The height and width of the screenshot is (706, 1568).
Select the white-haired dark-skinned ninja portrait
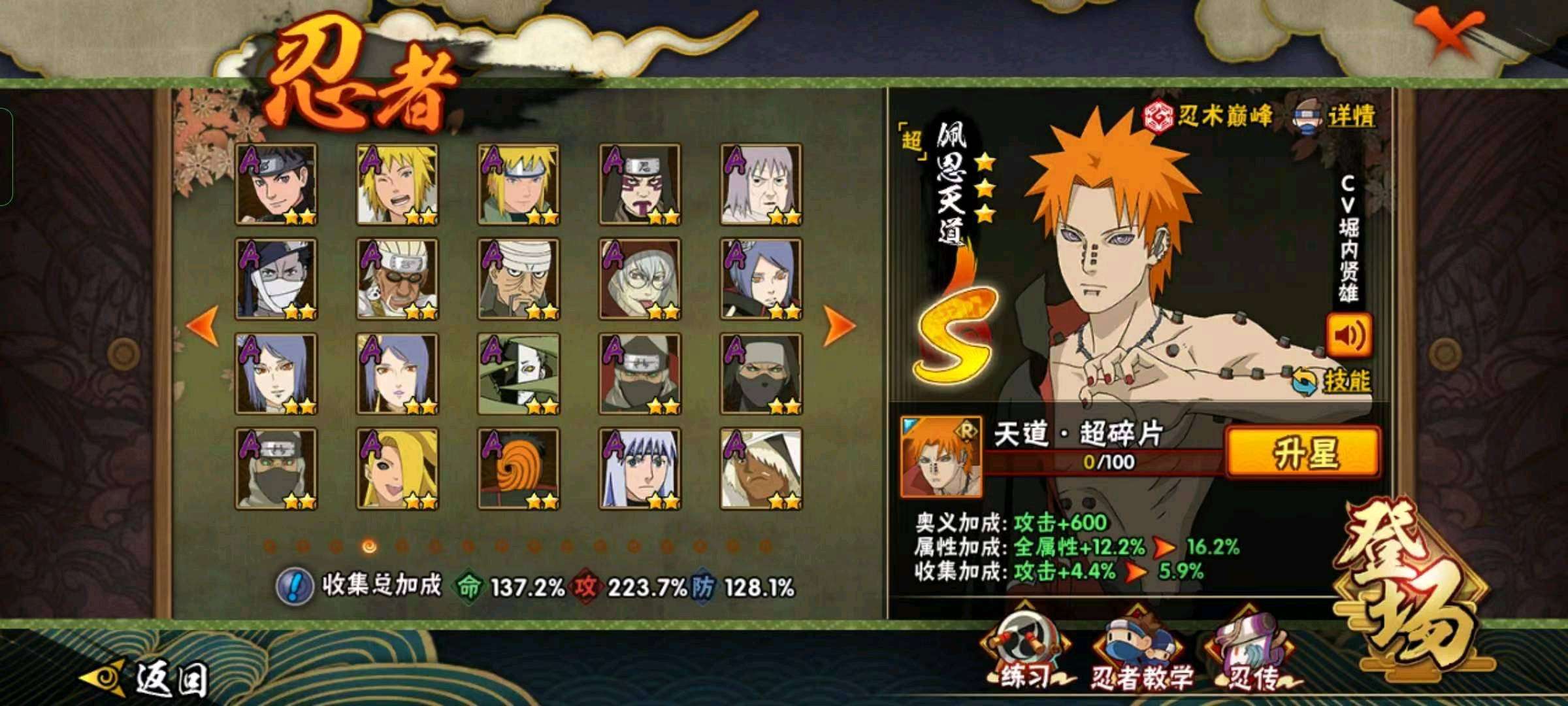point(761,469)
